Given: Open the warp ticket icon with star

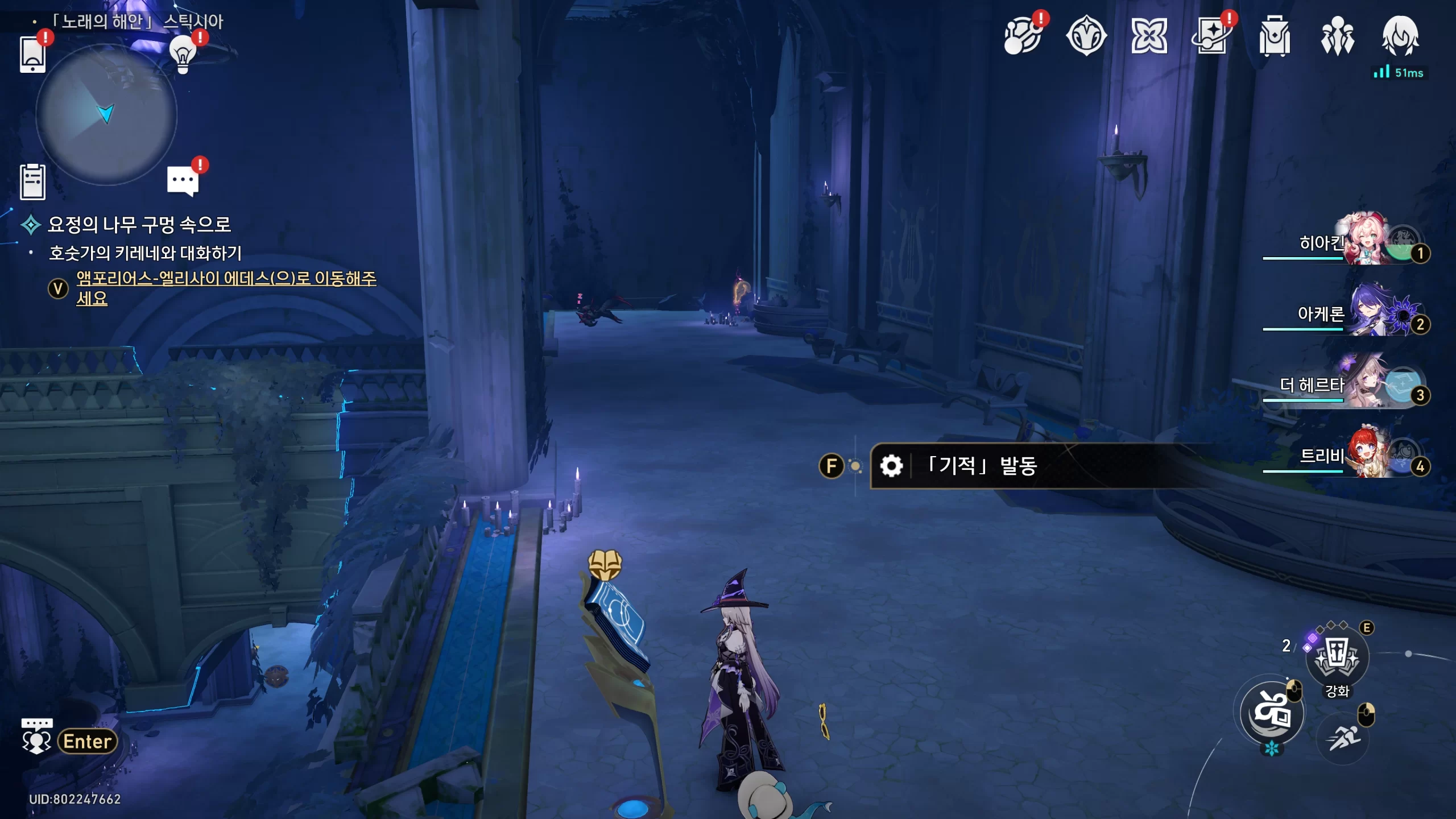Looking at the screenshot, I should click(1211, 36).
